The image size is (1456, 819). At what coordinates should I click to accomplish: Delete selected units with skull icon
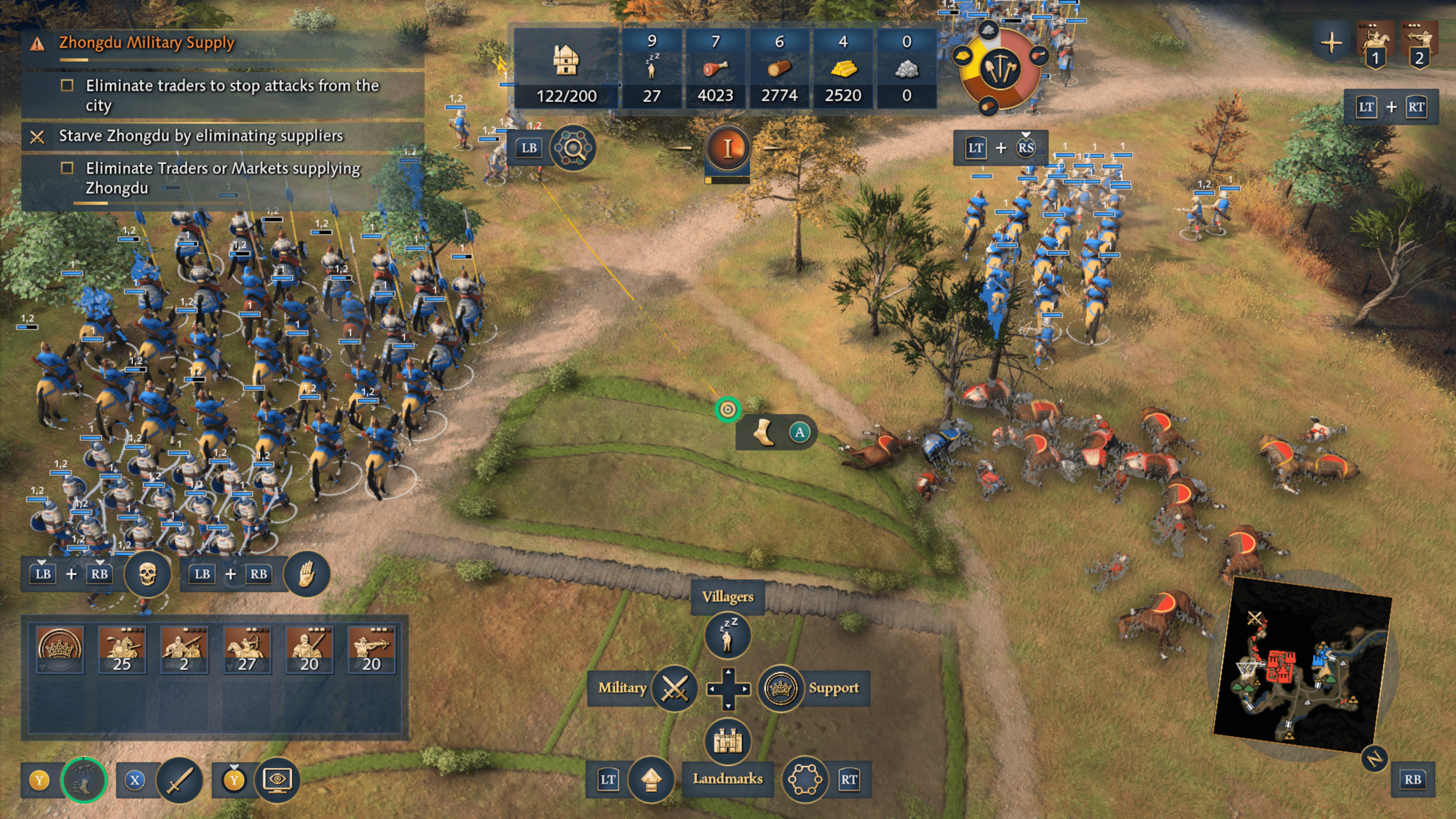[x=147, y=574]
